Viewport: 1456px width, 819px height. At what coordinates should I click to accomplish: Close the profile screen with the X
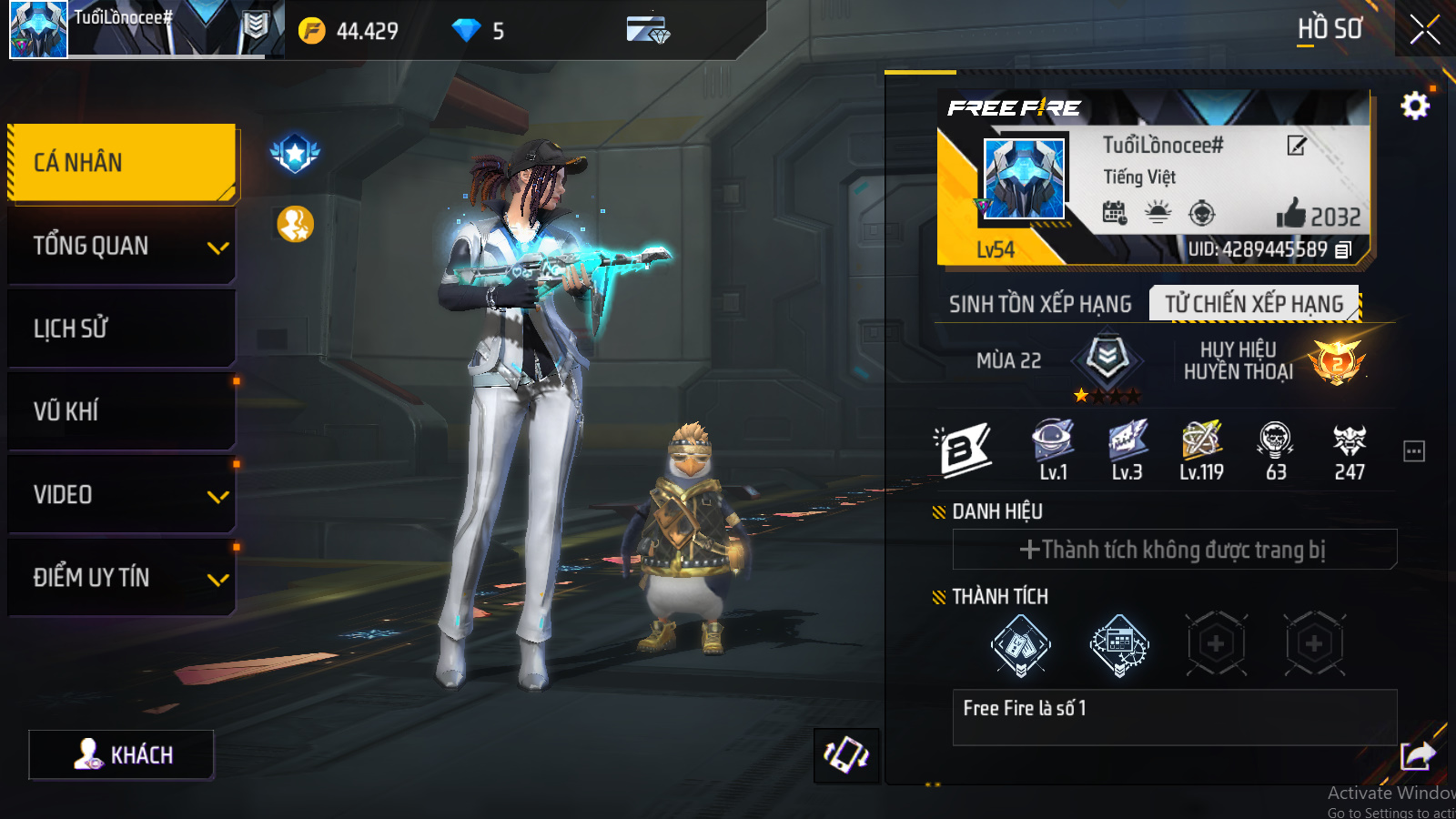tap(1424, 30)
